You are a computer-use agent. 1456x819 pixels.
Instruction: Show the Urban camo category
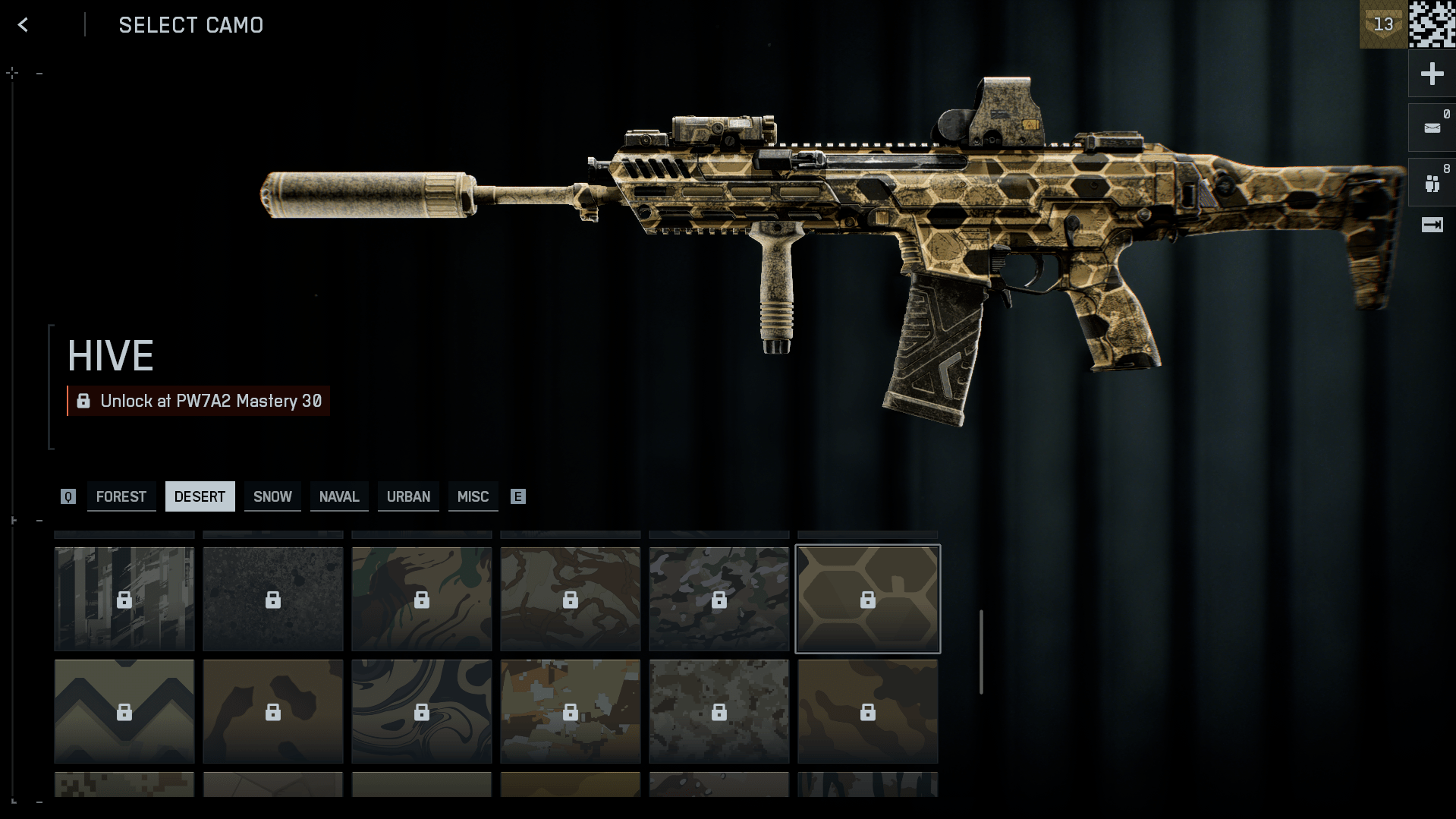[408, 496]
